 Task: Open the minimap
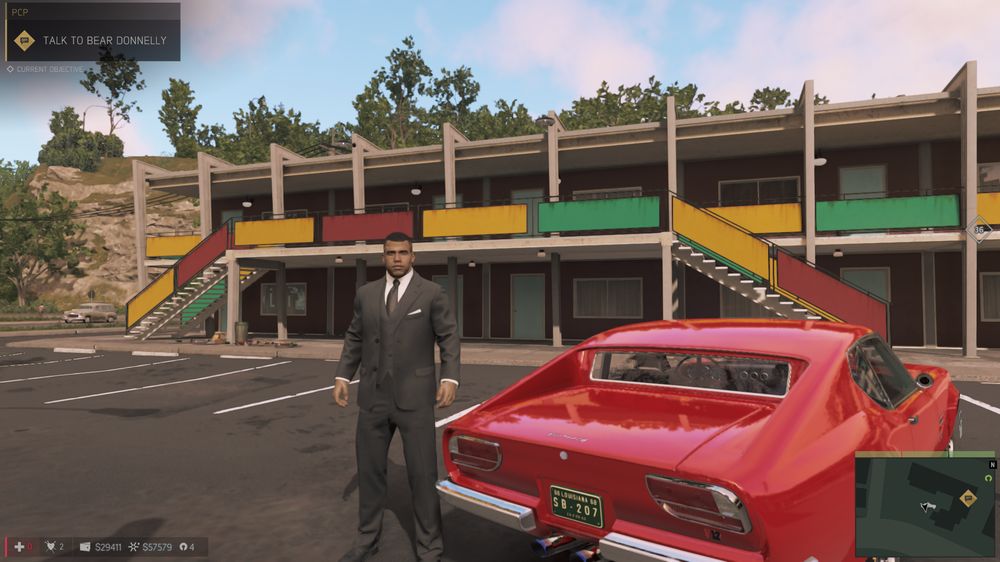tap(924, 505)
